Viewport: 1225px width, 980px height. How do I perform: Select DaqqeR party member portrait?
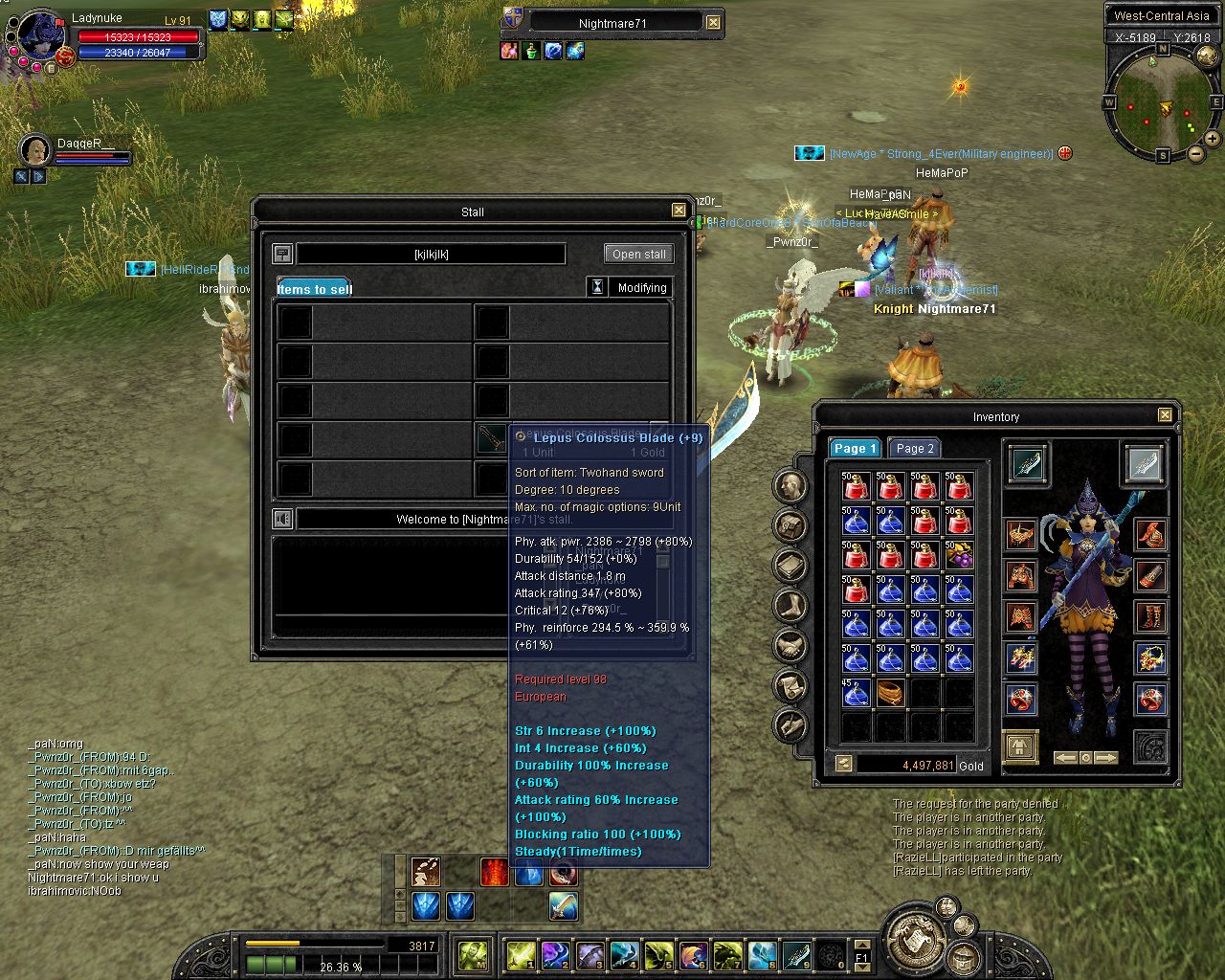point(35,149)
